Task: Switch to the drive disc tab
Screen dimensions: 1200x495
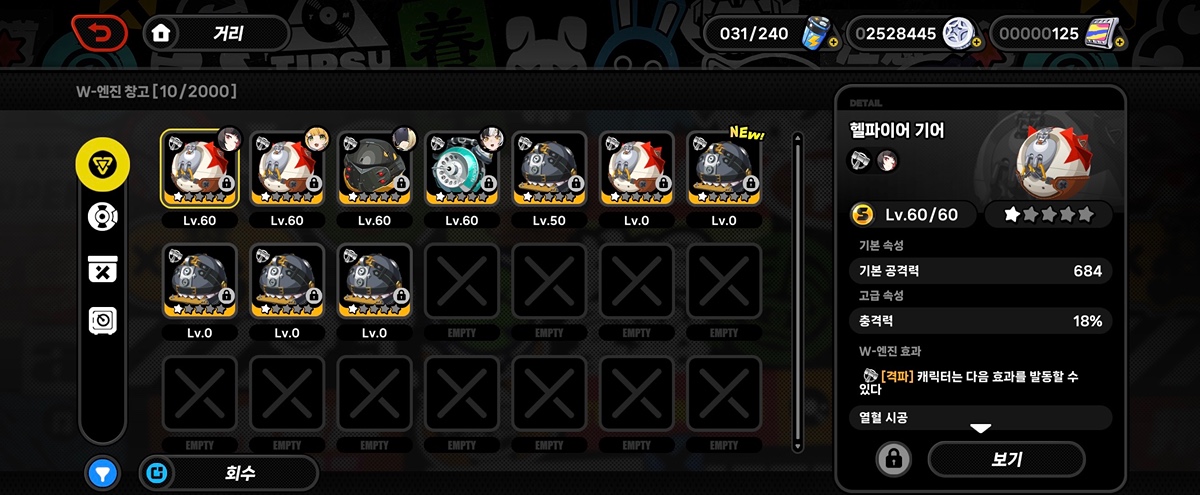Action: pos(102,216)
